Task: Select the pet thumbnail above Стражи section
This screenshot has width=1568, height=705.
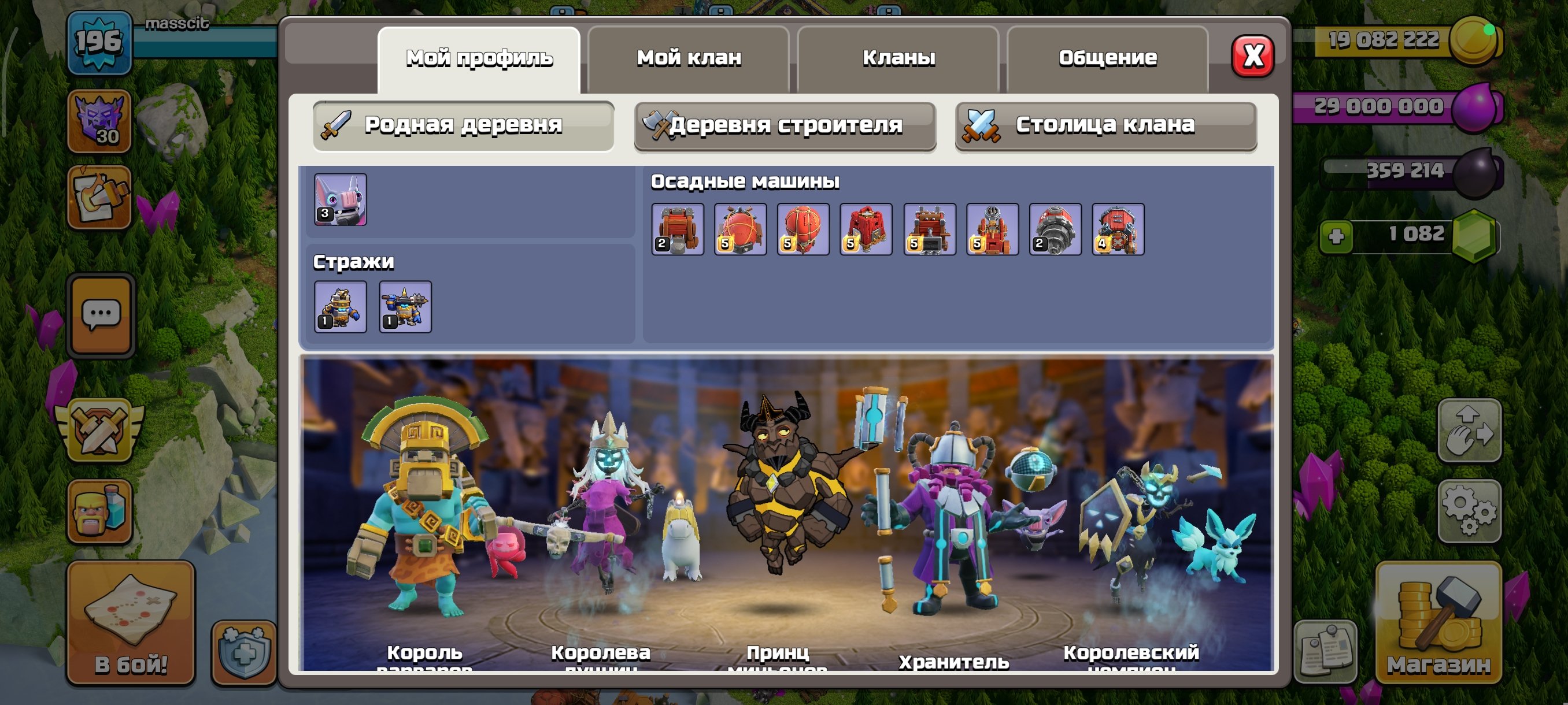Action: point(341,201)
